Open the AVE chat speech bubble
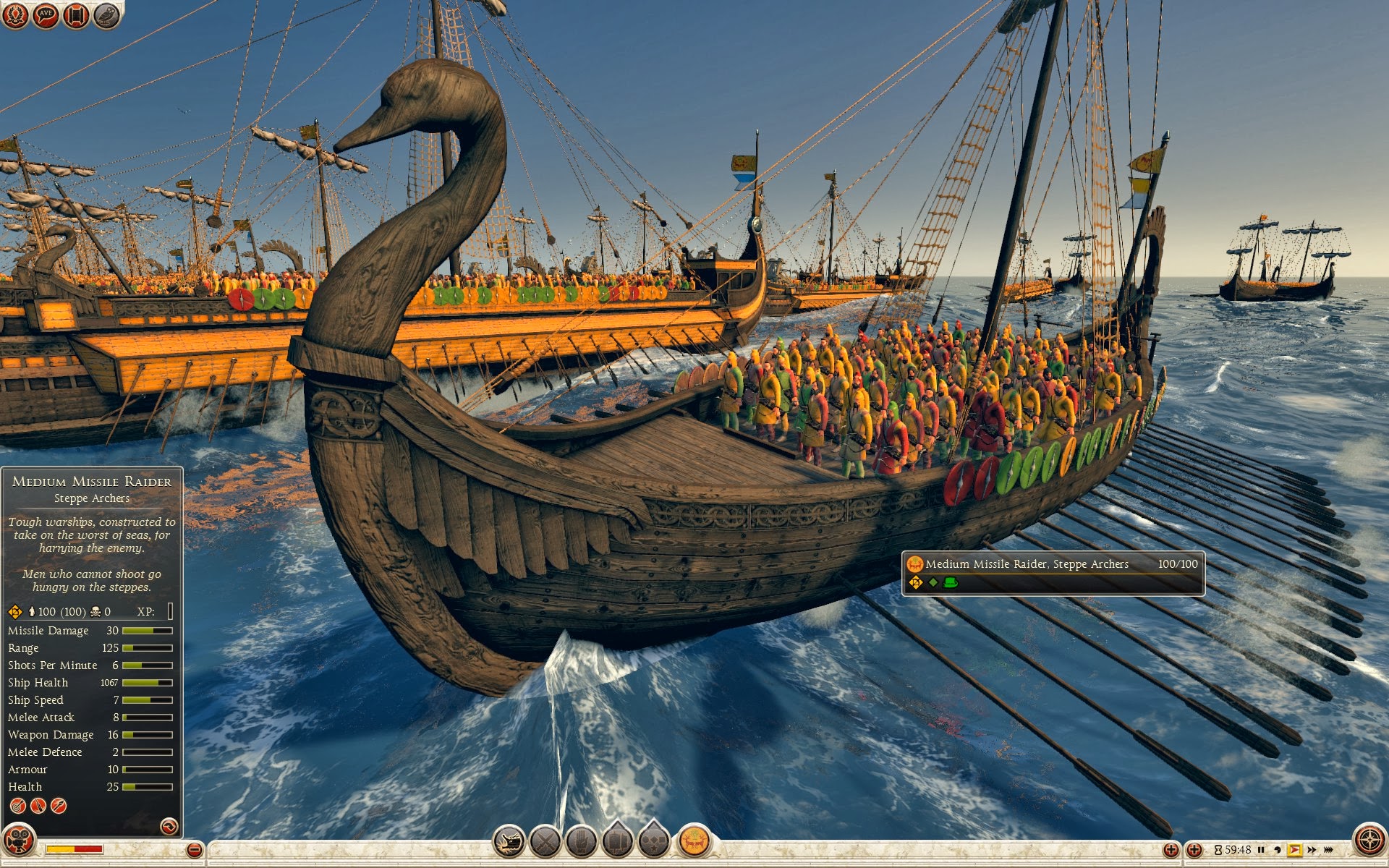The image size is (1389, 868). pyautogui.click(x=46, y=15)
